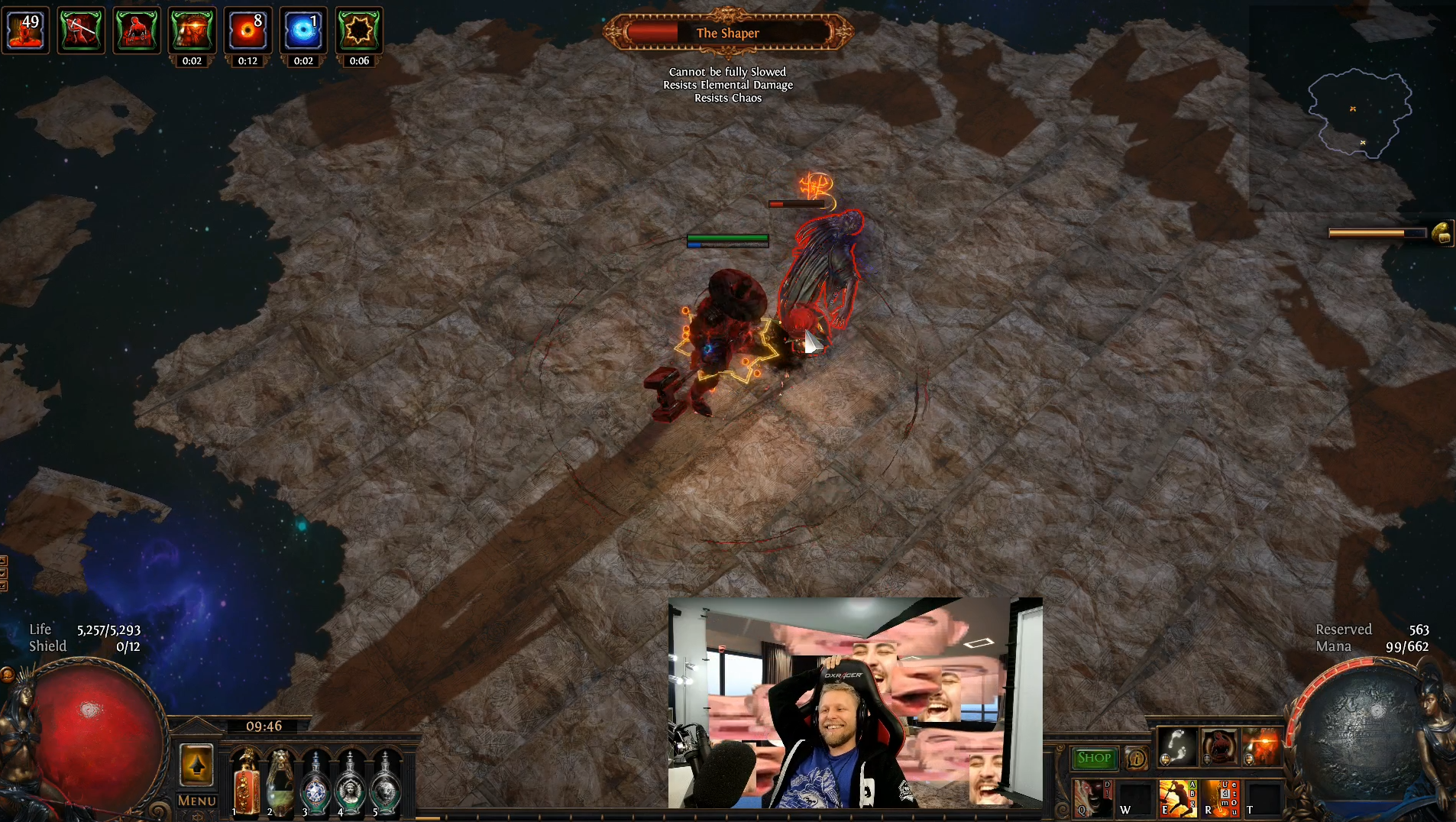Viewport: 1456px width, 822px height.
Task: Open the green Shop button
Action: (x=1094, y=758)
